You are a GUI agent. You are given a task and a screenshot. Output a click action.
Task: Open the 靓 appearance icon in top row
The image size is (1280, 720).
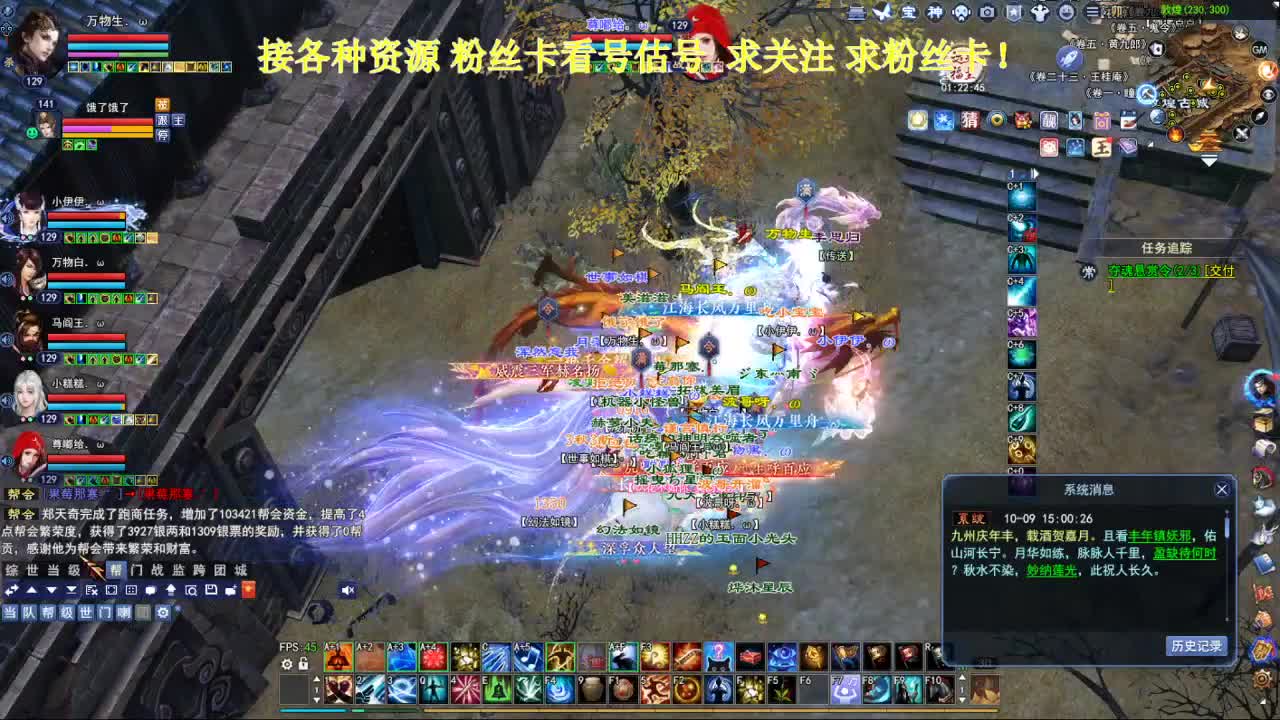[x=1049, y=118]
